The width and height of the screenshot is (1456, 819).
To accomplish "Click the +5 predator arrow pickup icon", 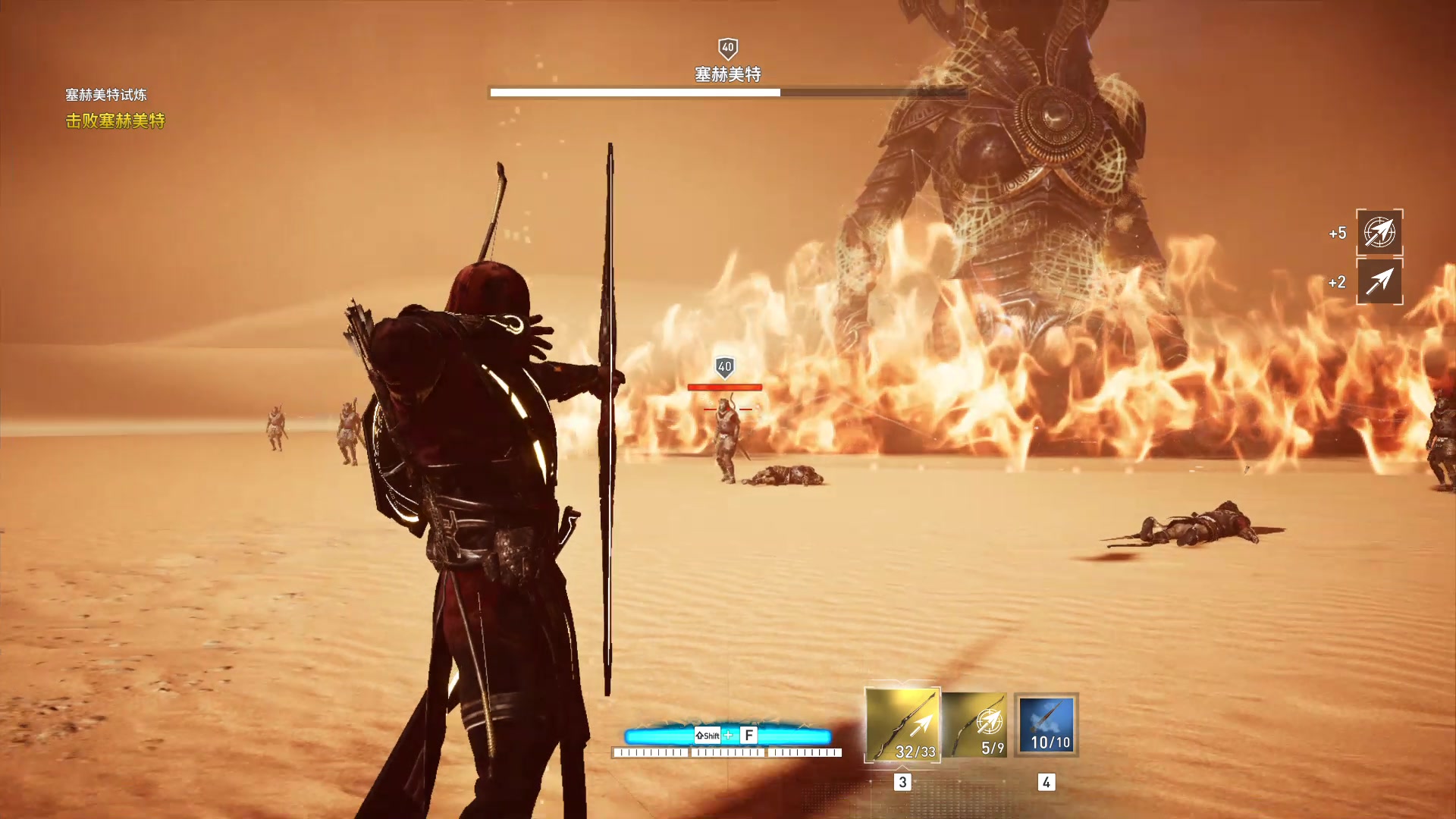I will (1379, 232).
